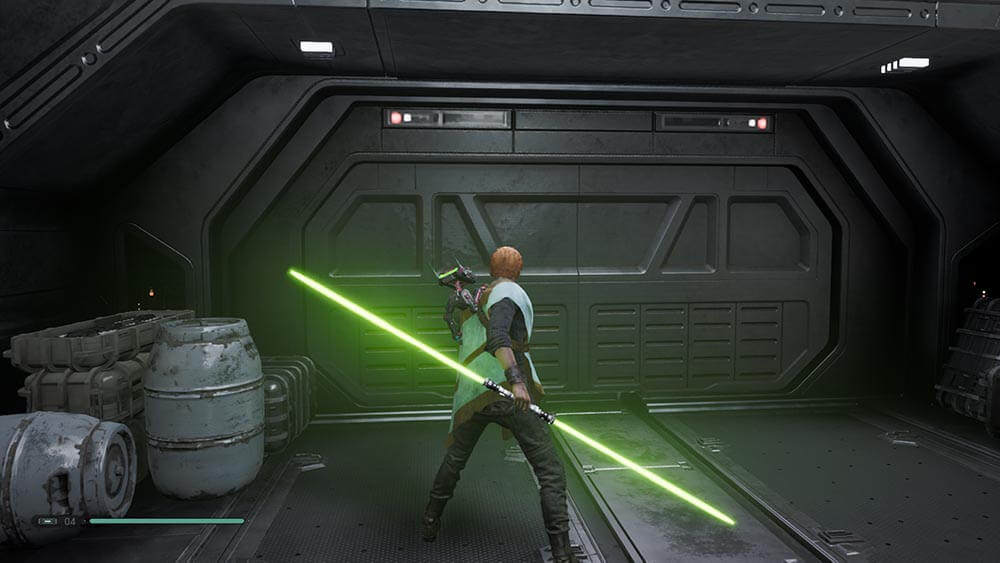1000x563 pixels.
Task: Select the stim canister icon
Action: pos(47,521)
